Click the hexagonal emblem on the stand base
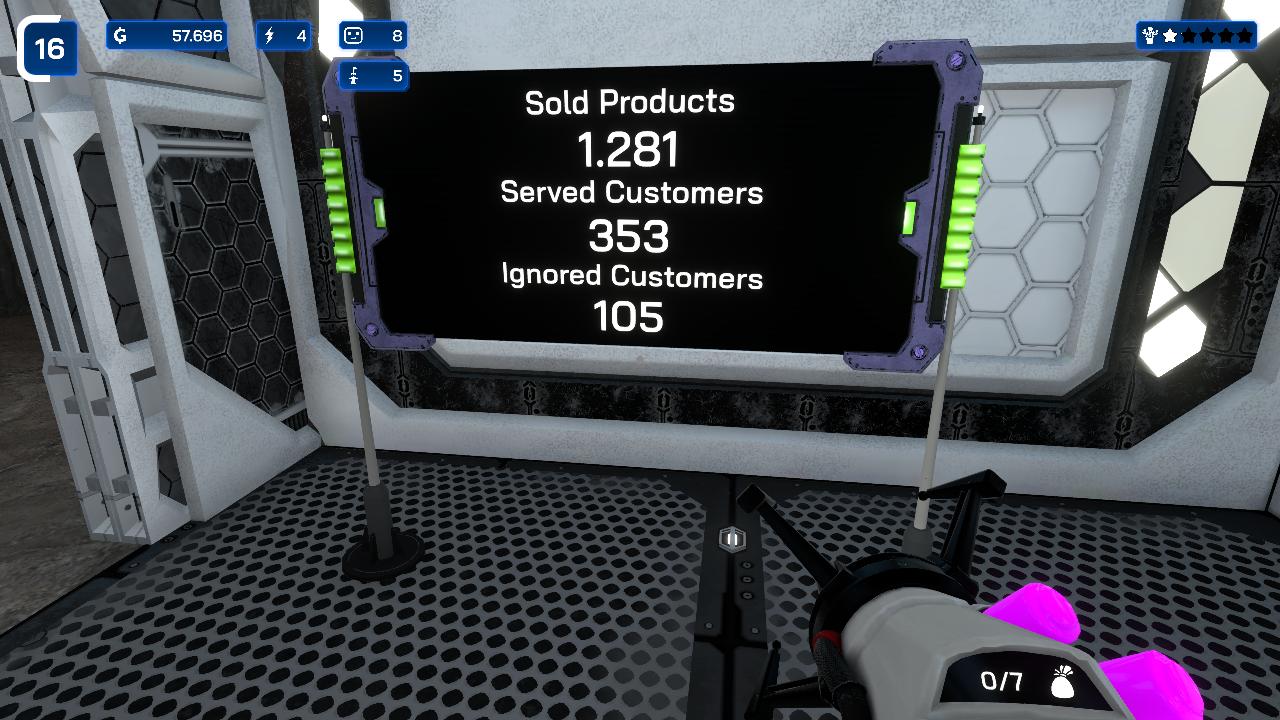The height and width of the screenshot is (720, 1280). tap(733, 540)
